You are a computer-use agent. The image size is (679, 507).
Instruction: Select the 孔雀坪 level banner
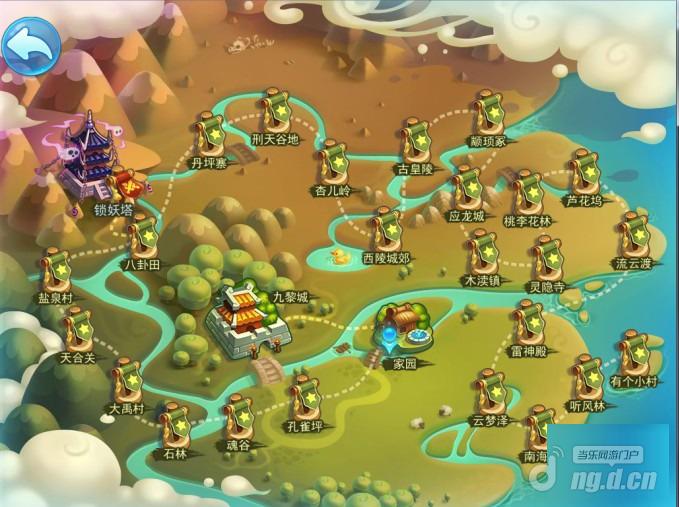tap(304, 397)
